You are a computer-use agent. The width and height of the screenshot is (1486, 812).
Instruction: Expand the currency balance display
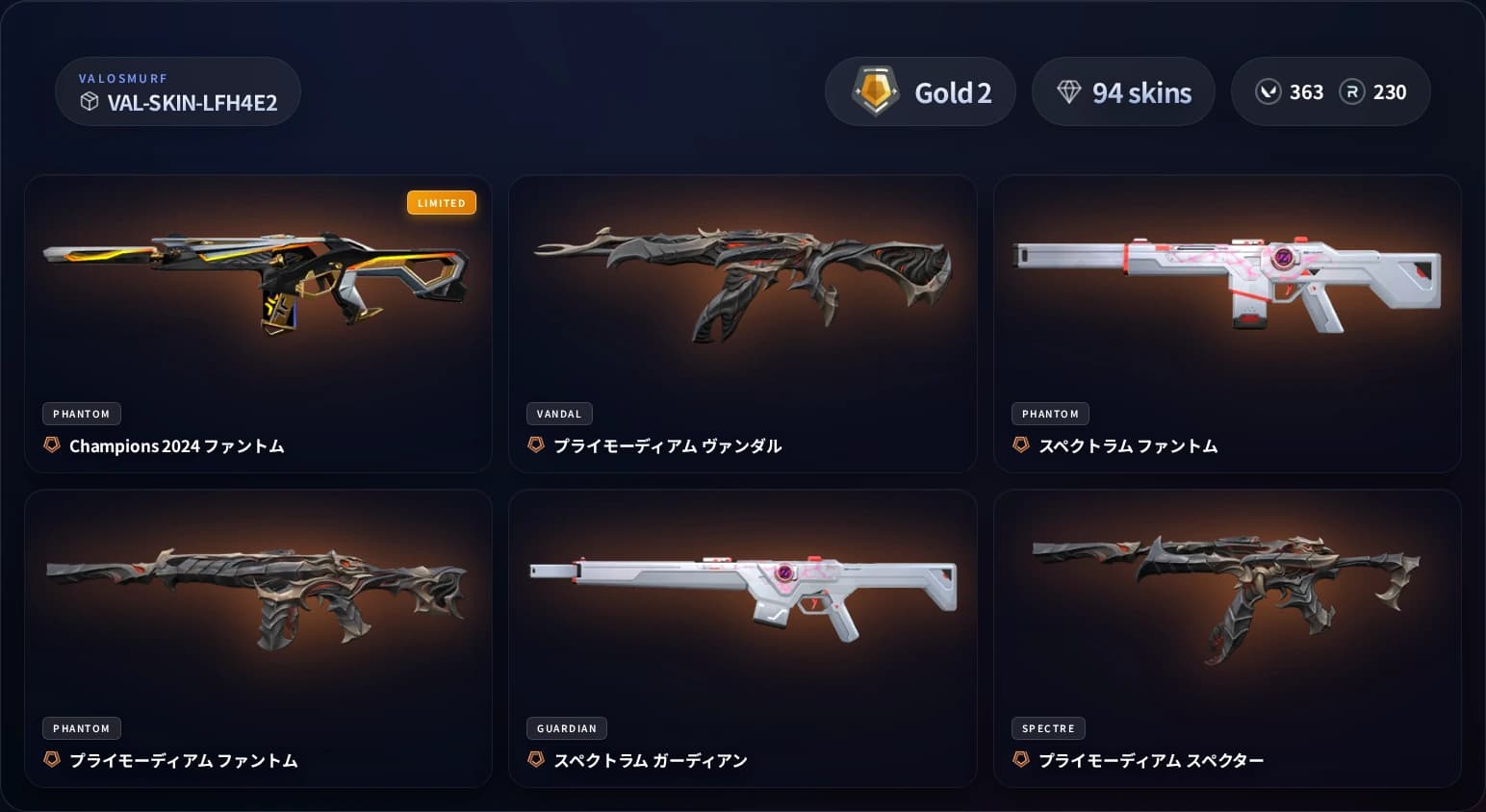click(x=1331, y=91)
